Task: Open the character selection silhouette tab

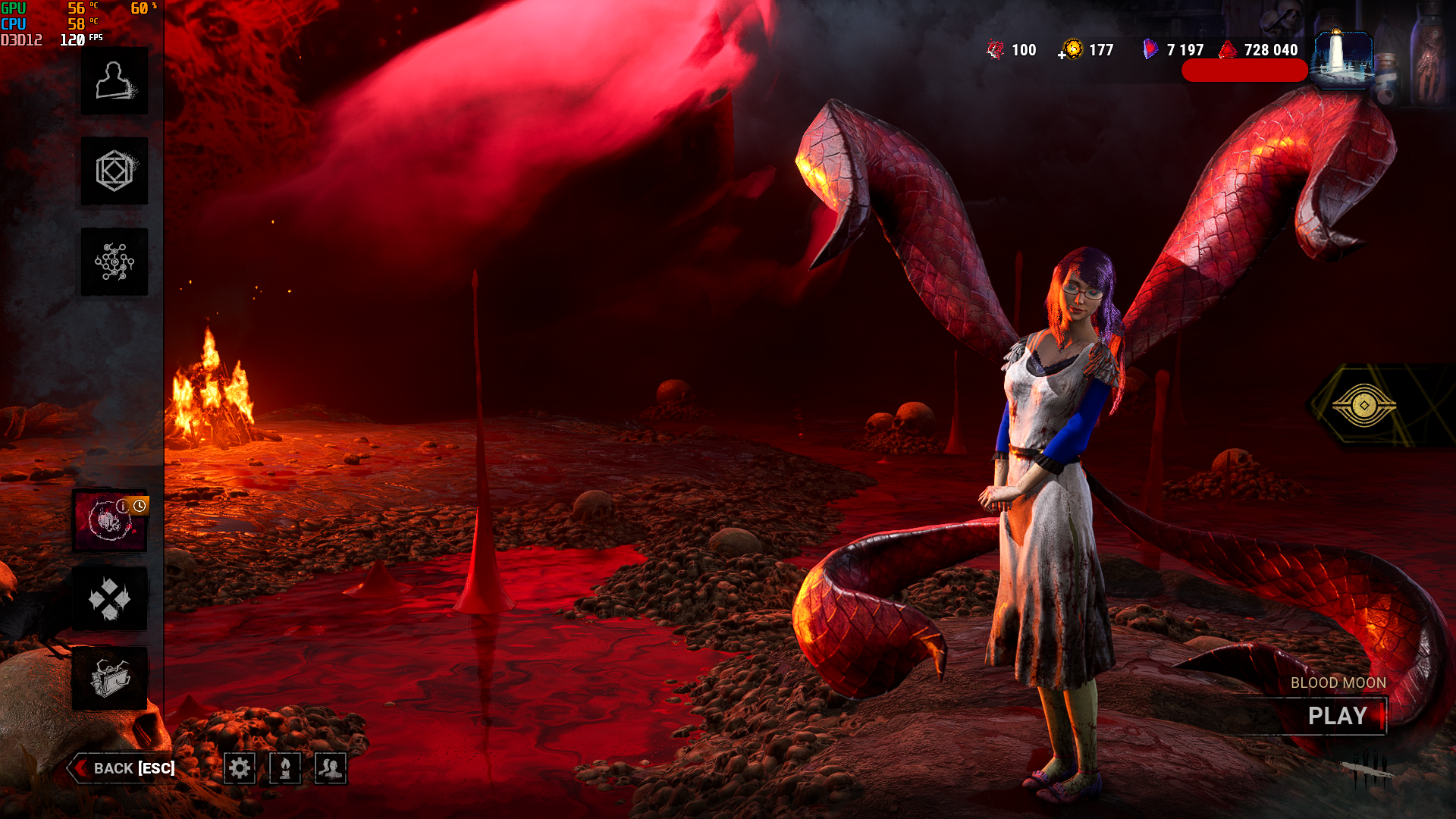Action: 115,81
